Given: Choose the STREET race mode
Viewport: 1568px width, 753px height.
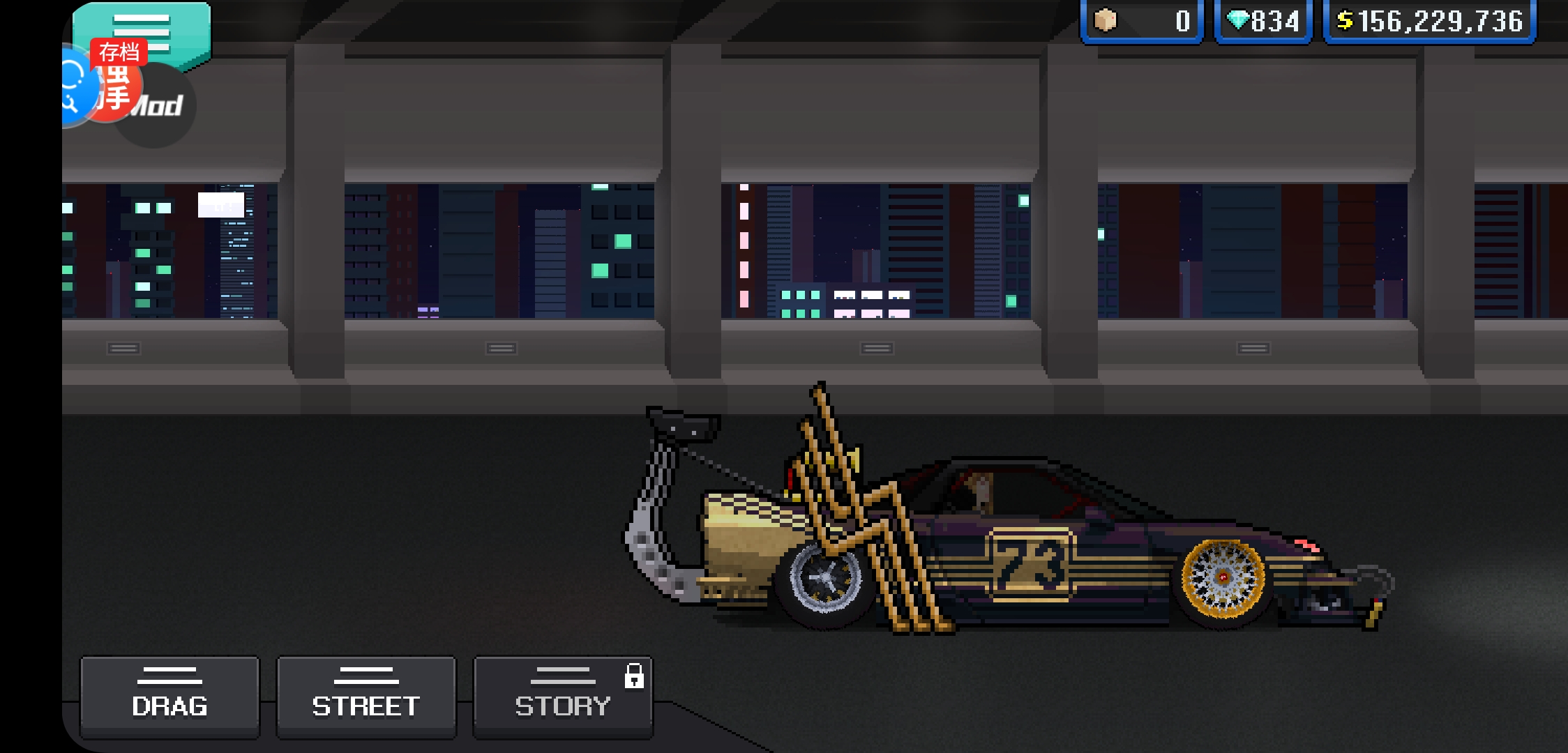Looking at the screenshot, I should point(366,697).
